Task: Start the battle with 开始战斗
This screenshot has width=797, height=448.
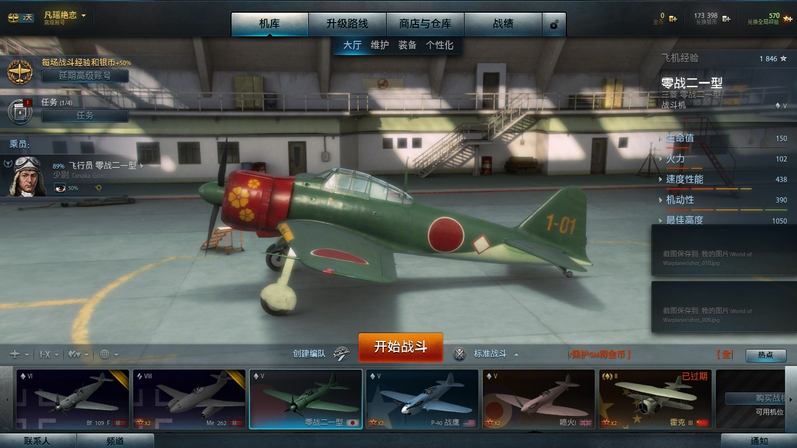Action: tap(400, 347)
